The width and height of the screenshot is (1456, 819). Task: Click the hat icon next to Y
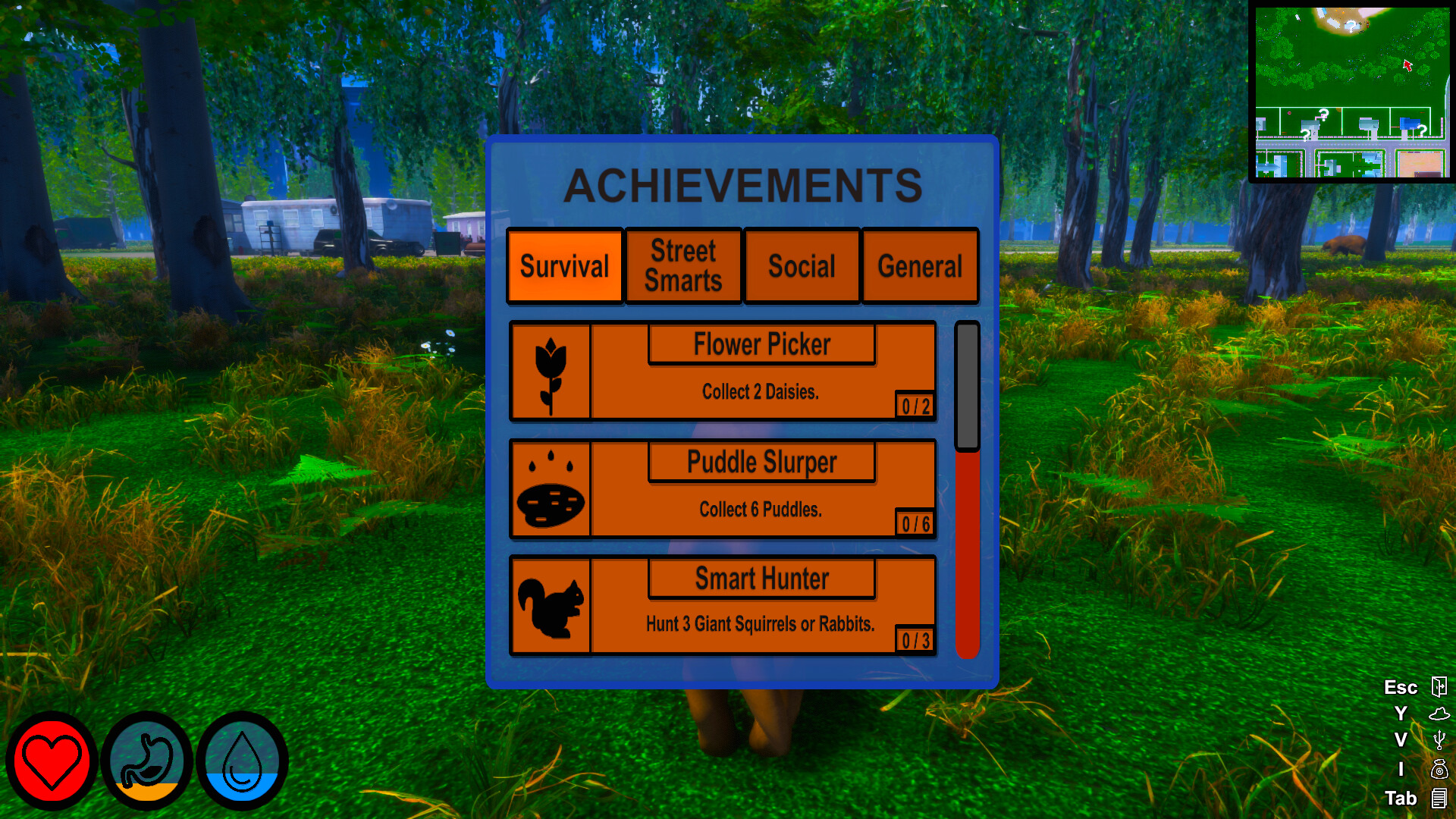pos(1439,714)
